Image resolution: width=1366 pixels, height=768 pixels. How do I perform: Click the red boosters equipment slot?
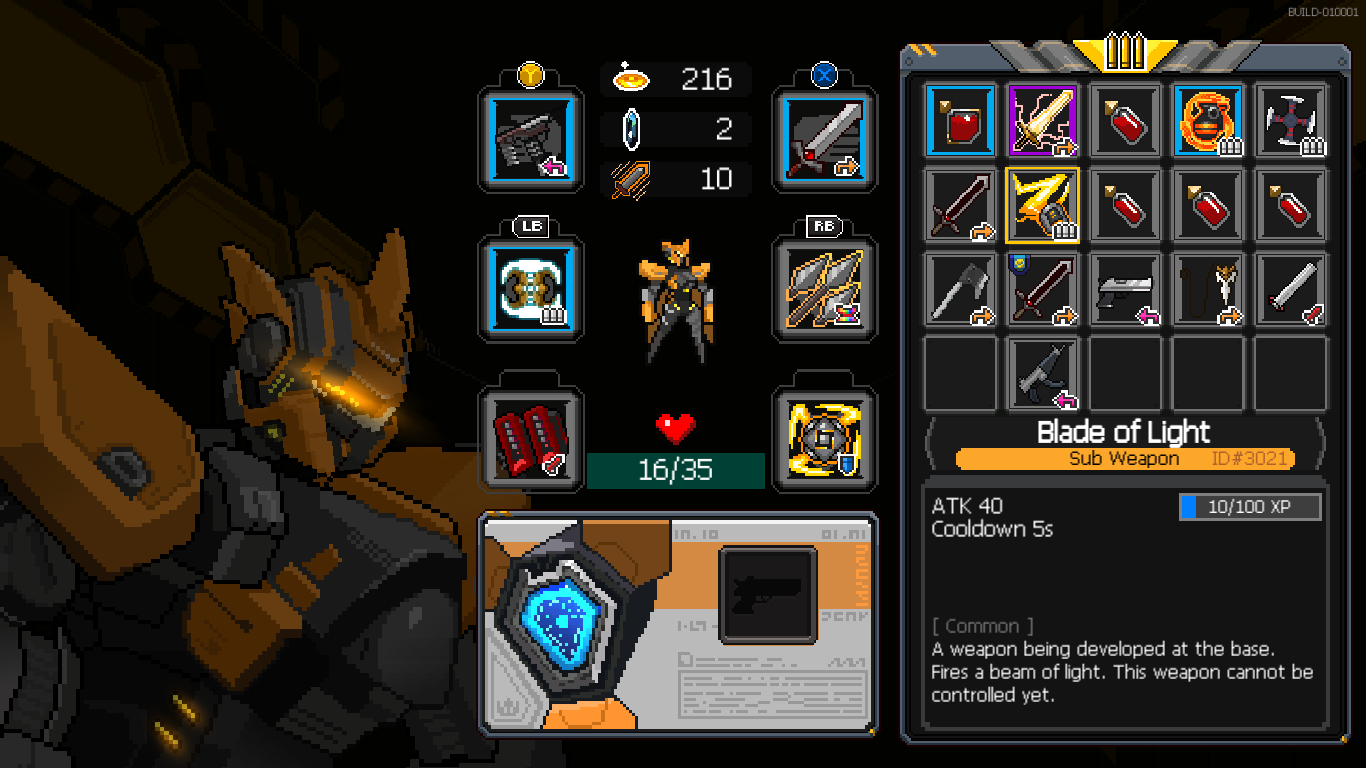[530, 440]
